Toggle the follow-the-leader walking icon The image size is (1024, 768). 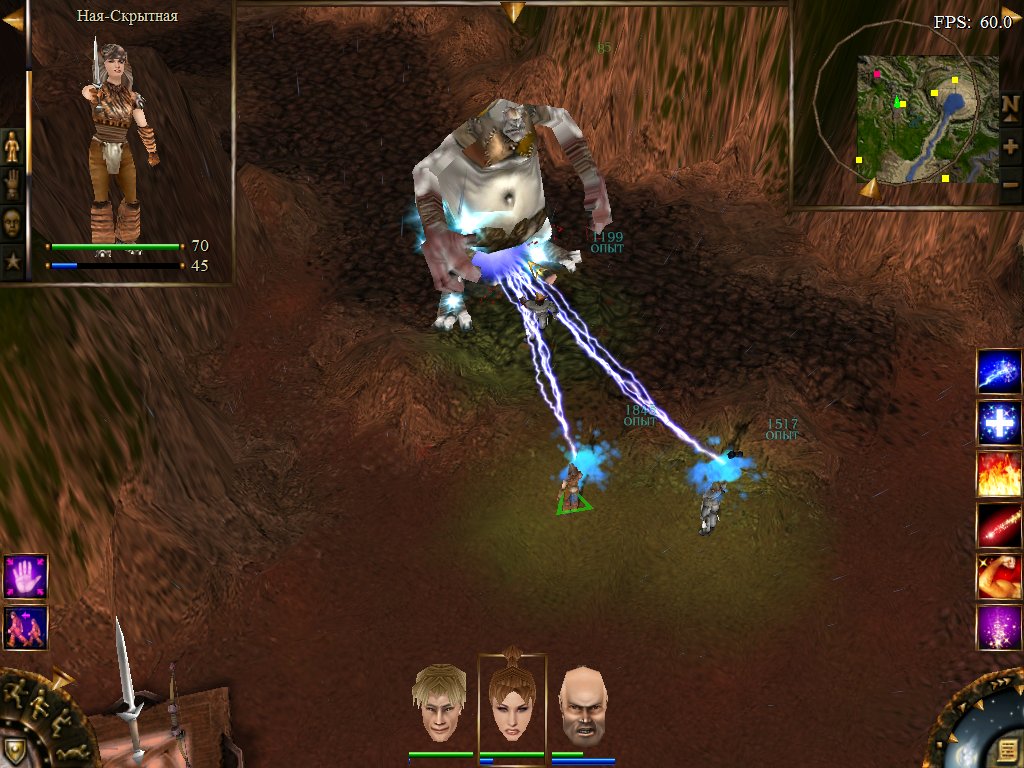25,627
